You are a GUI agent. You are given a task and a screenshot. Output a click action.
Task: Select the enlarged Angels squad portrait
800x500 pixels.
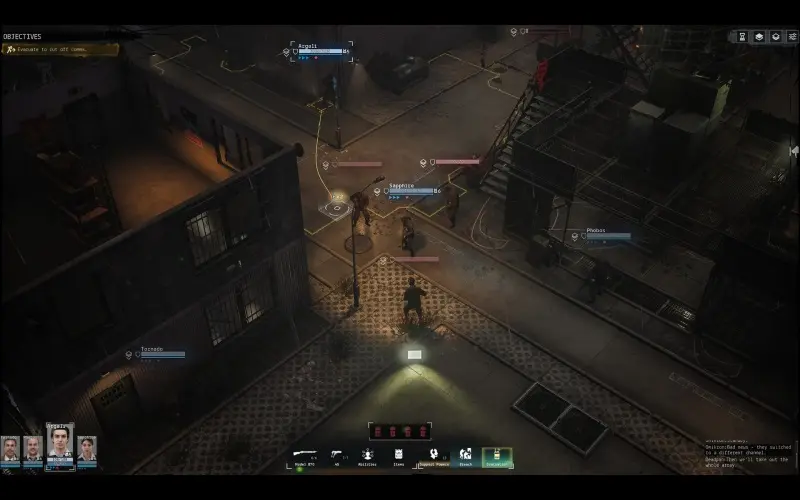pyautogui.click(x=60, y=445)
